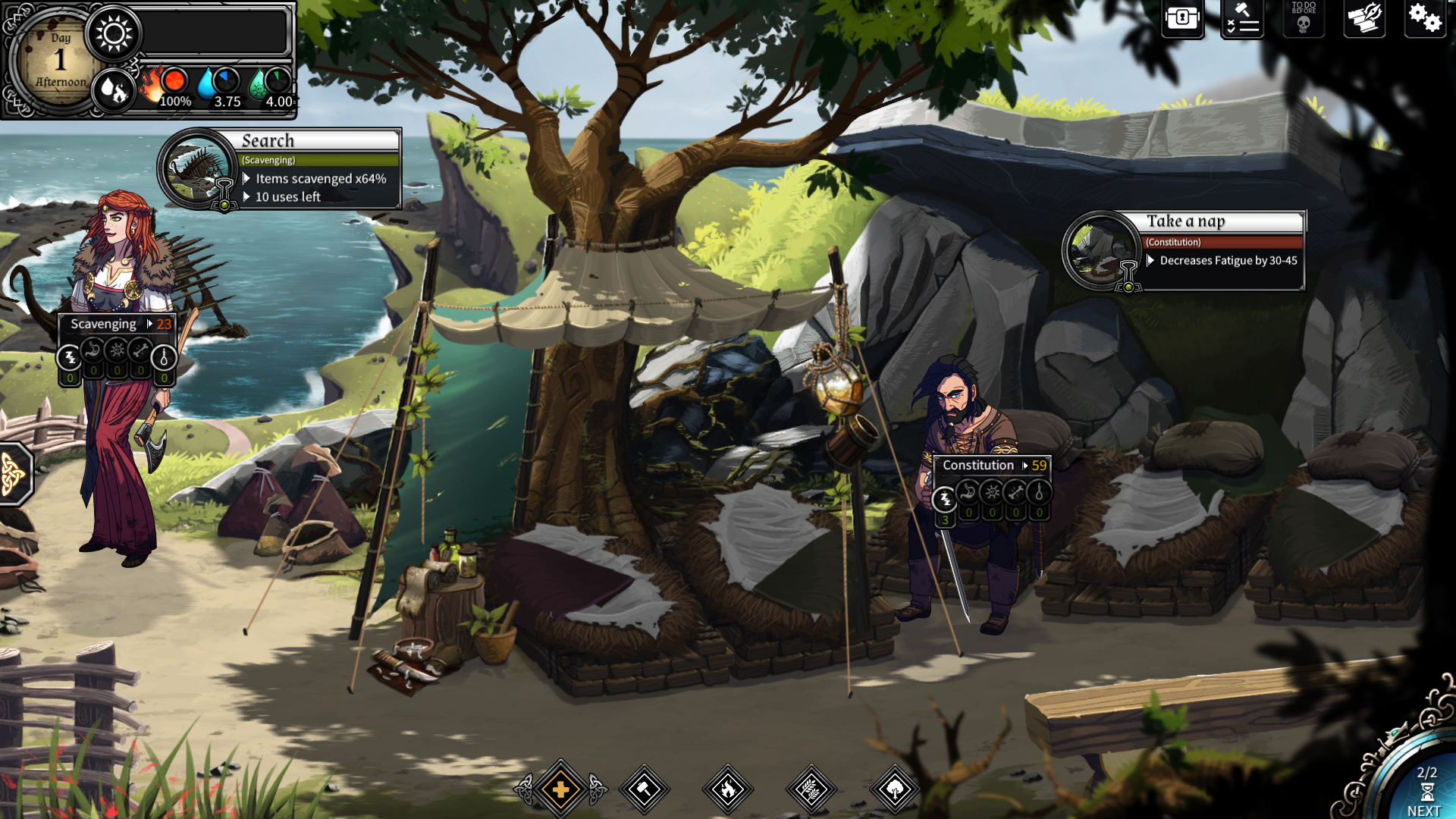Switch to the hammer crafting category
This screenshot has height=819, width=1456.
click(x=645, y=789)
